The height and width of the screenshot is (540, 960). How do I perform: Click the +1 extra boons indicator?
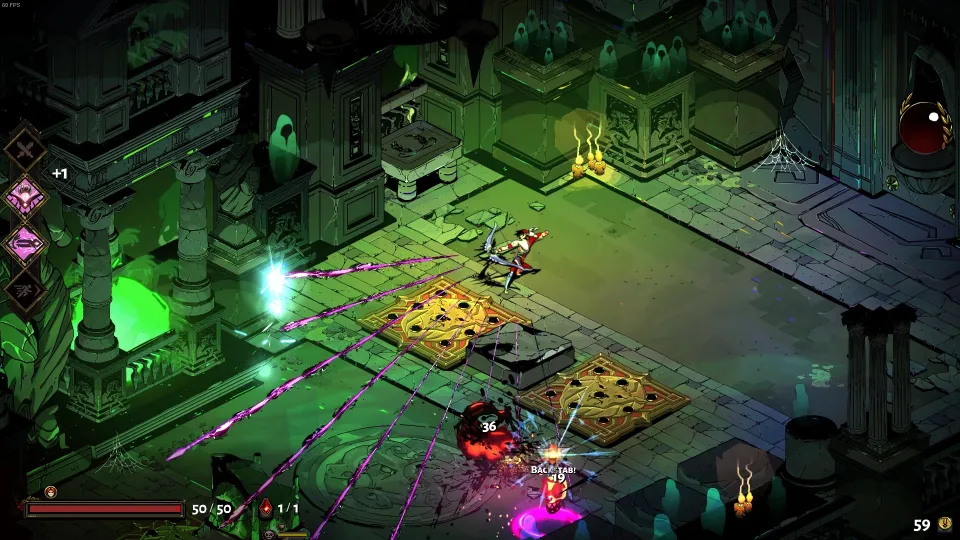[60, 173]
